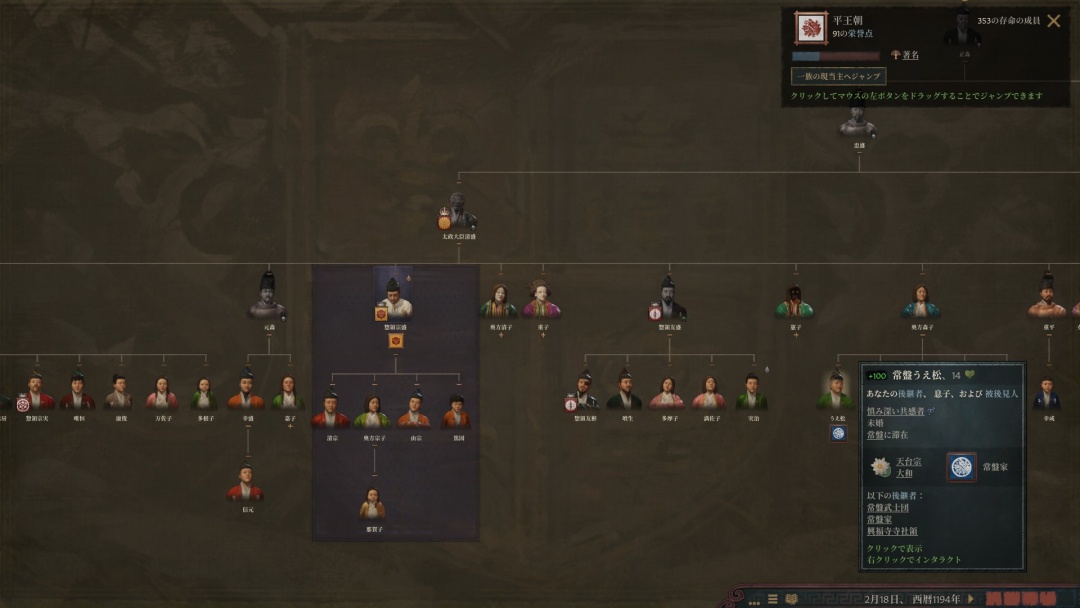Pick the child portrait 郡賀子
This screenshot has width=1080, height=608.
pos(373,503)
